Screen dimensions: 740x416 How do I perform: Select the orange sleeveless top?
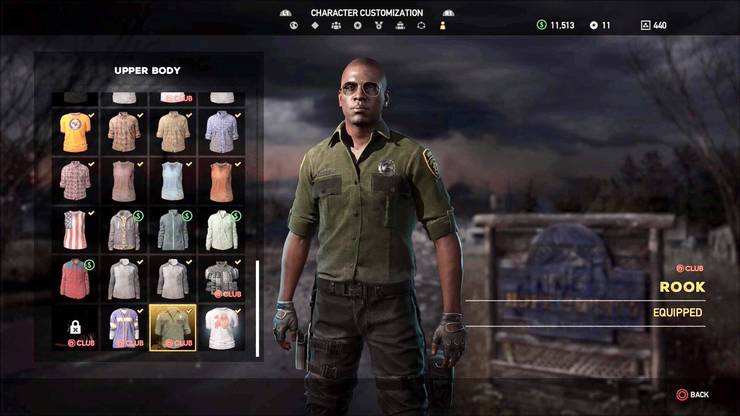click(221, 180)
